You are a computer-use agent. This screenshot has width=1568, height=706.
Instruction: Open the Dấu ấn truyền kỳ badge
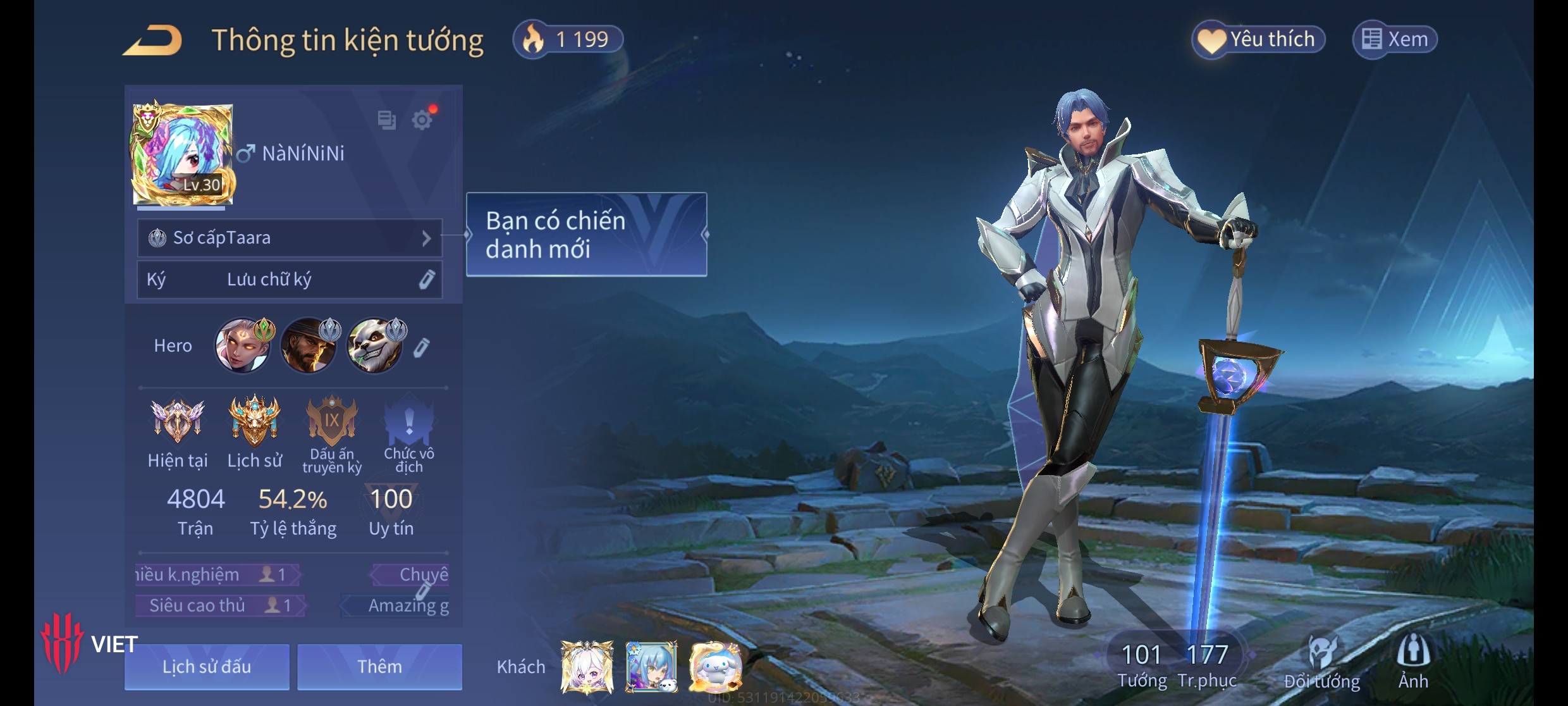[x=332, y=422]
